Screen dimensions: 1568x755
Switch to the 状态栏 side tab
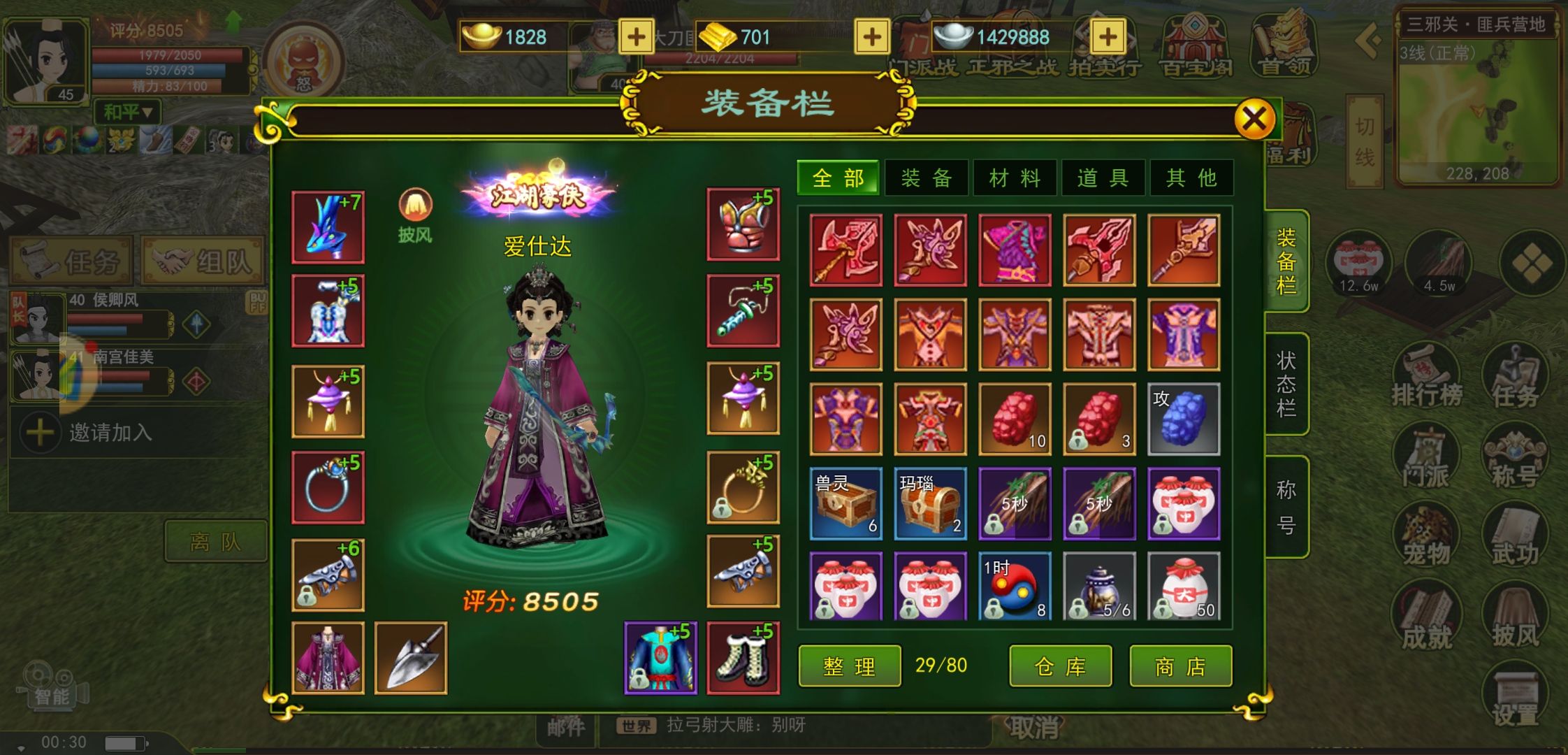(x=1286, y=384)
